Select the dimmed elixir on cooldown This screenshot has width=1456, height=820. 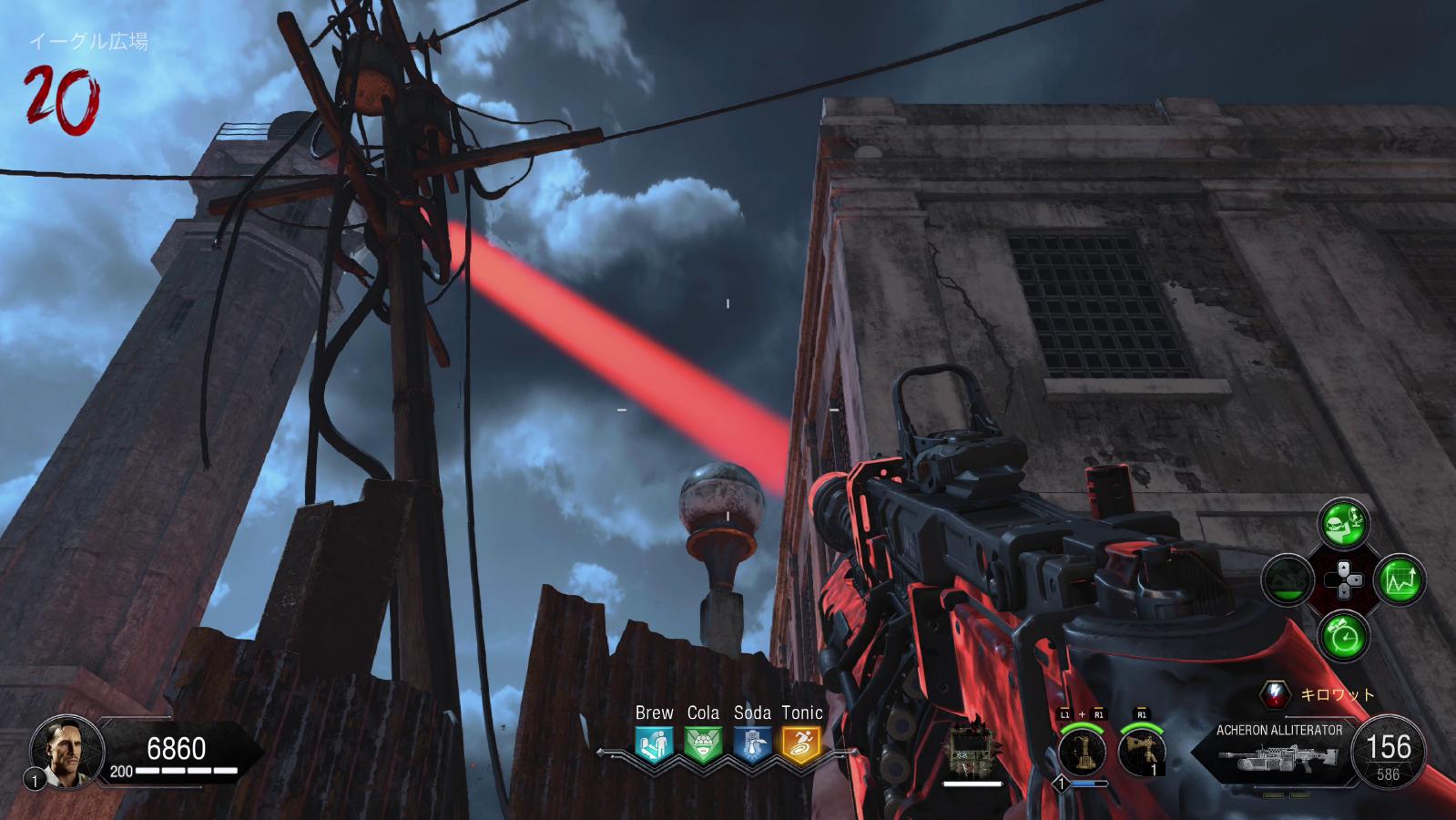[x=1287, y=579]
